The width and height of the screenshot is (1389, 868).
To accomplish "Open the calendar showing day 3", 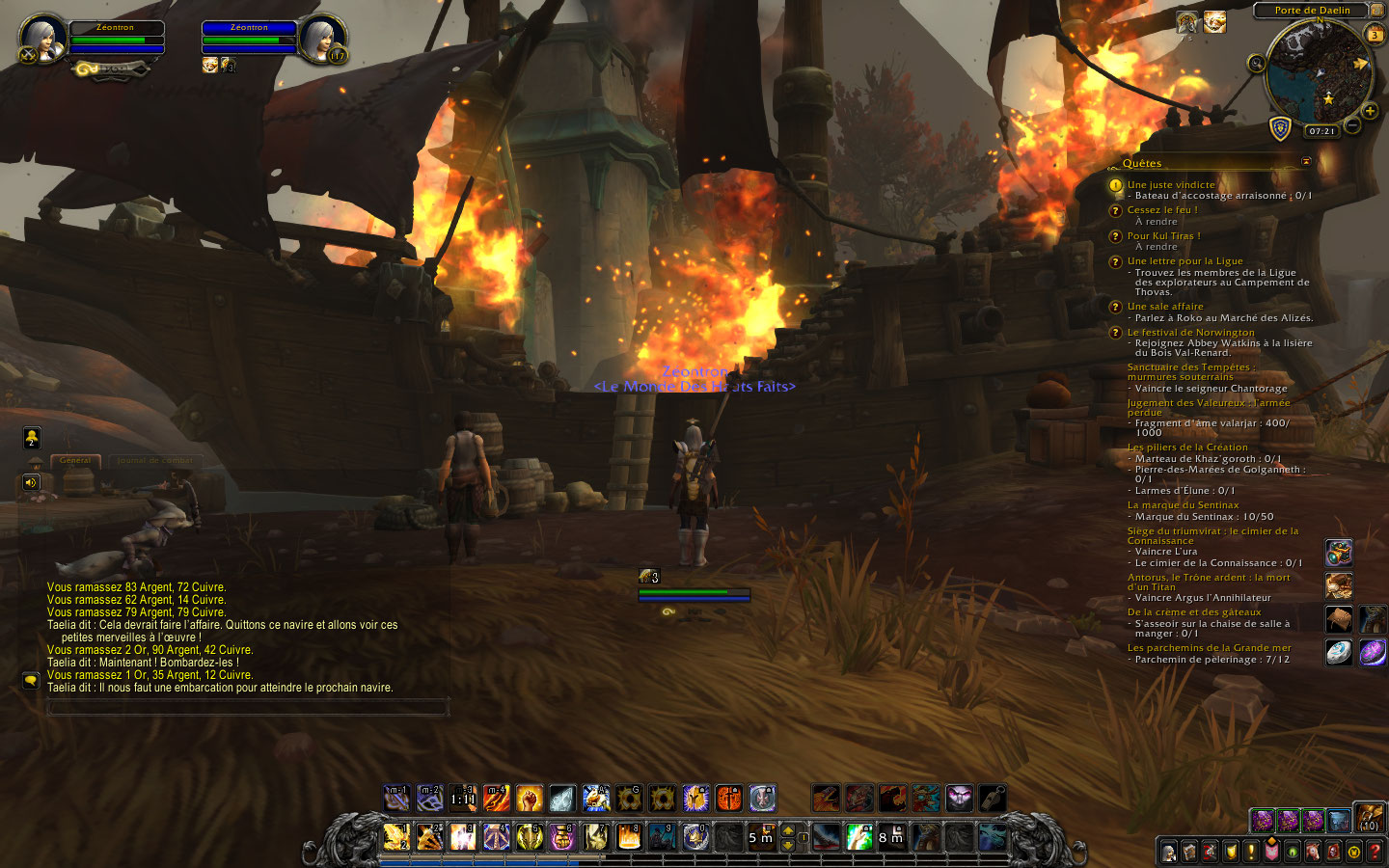I will pyautogui.click(x=1375, y=35).
